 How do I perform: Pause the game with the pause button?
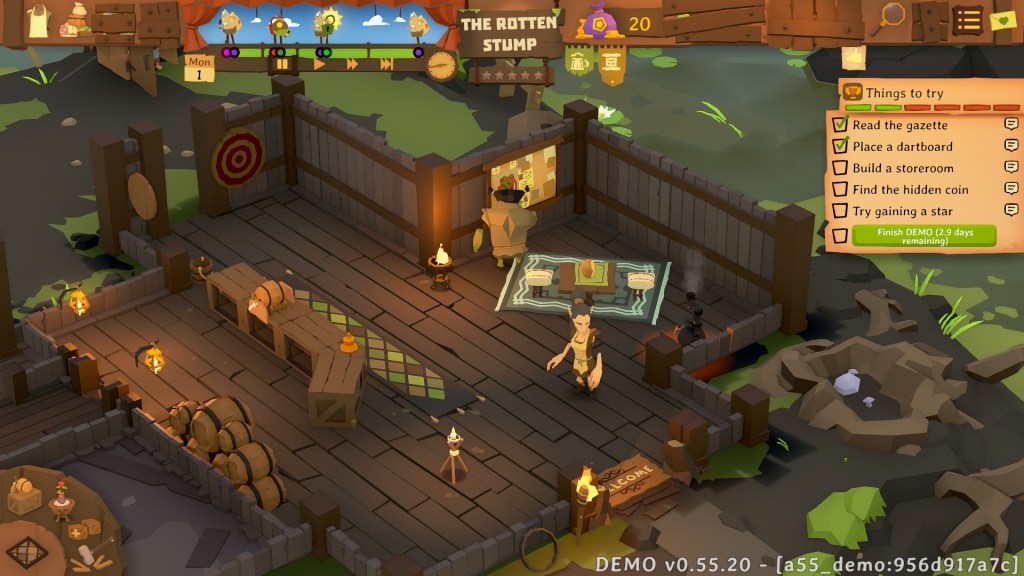(283, 64)
